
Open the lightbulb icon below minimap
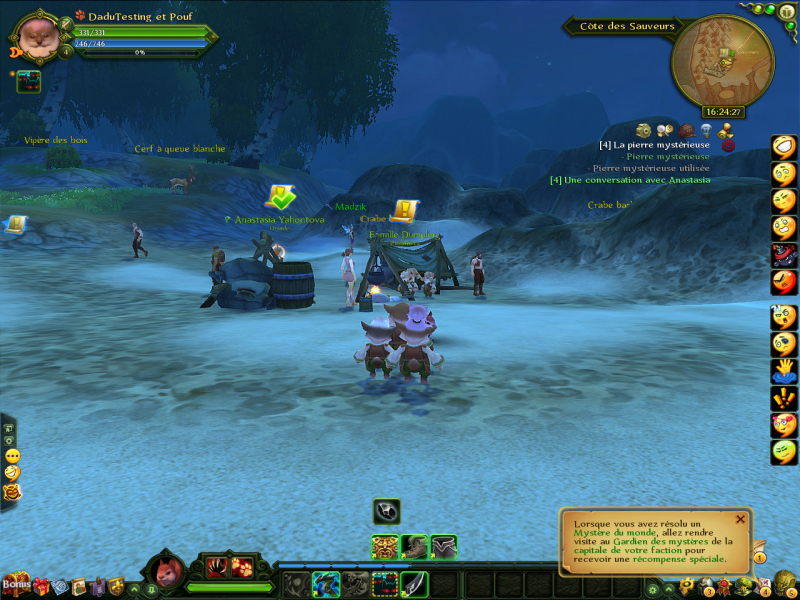click(706, 131)
